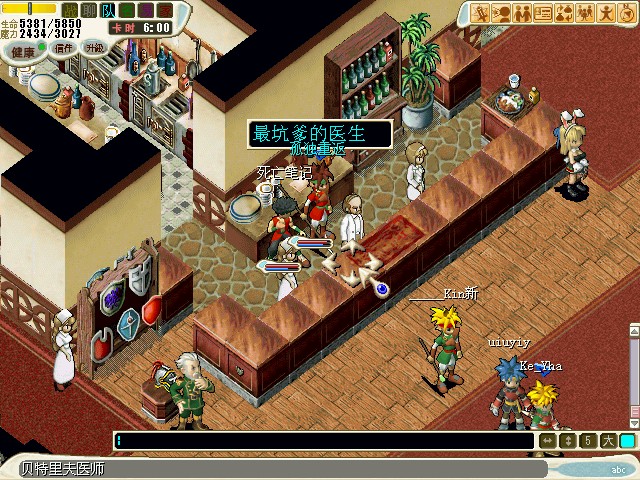Toggle the 队 team mode button

point(107,10)
